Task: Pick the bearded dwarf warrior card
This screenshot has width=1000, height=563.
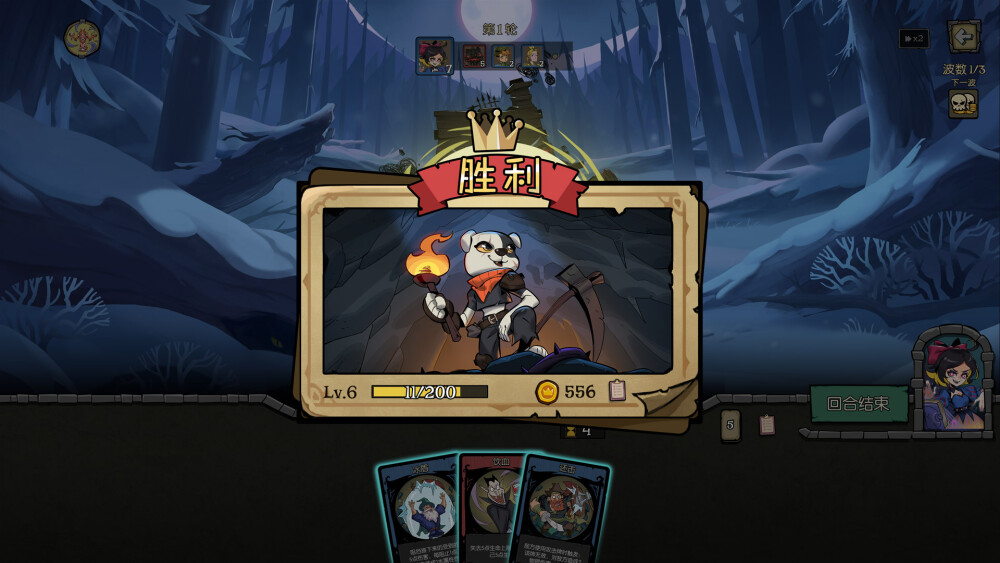Action: point(565,510)
